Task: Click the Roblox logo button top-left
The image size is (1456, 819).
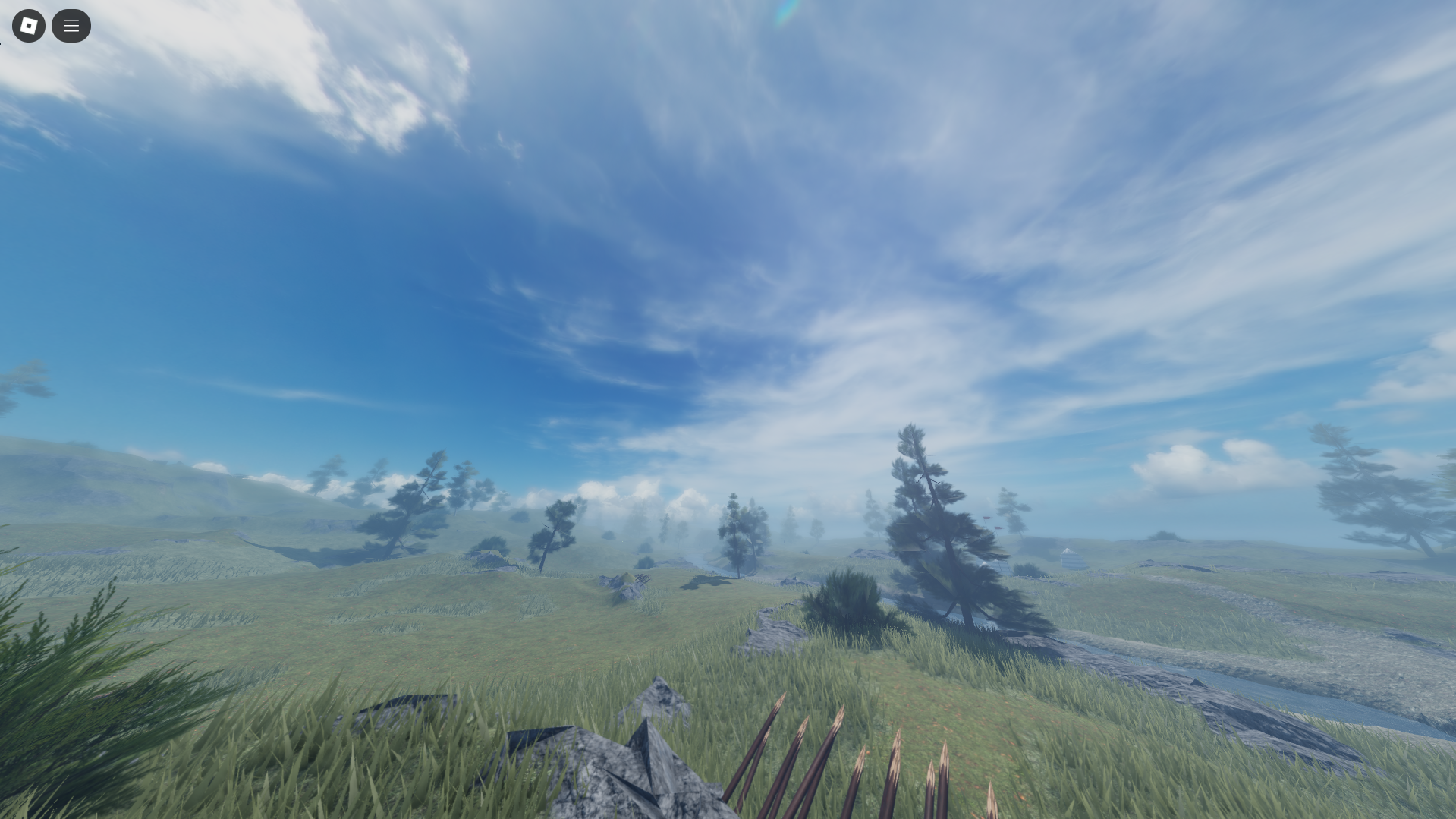Action: 28,25
